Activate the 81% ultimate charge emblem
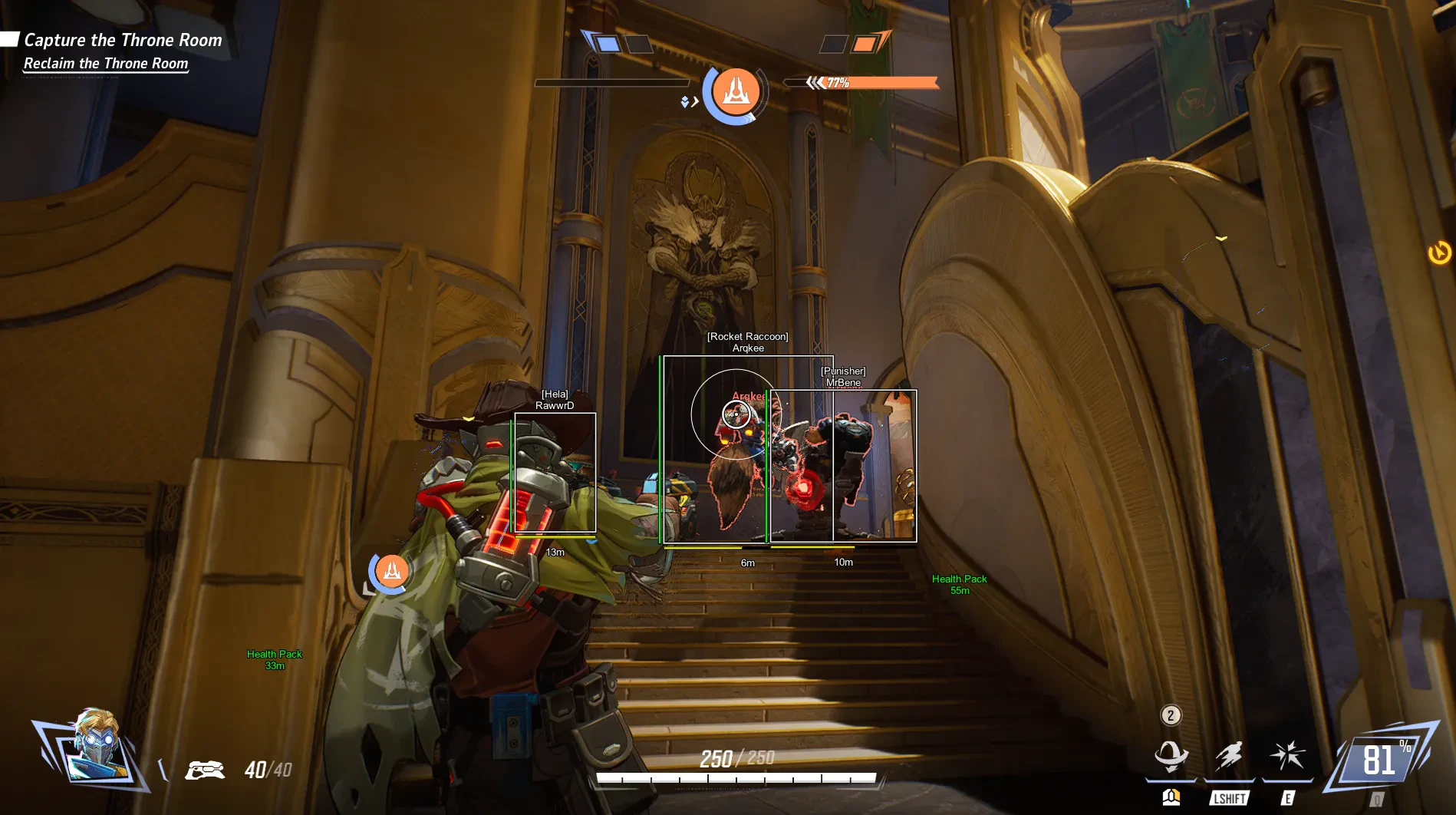Image resolution: width=1456 pixels, height=815 pixels. coord(1382,761)
